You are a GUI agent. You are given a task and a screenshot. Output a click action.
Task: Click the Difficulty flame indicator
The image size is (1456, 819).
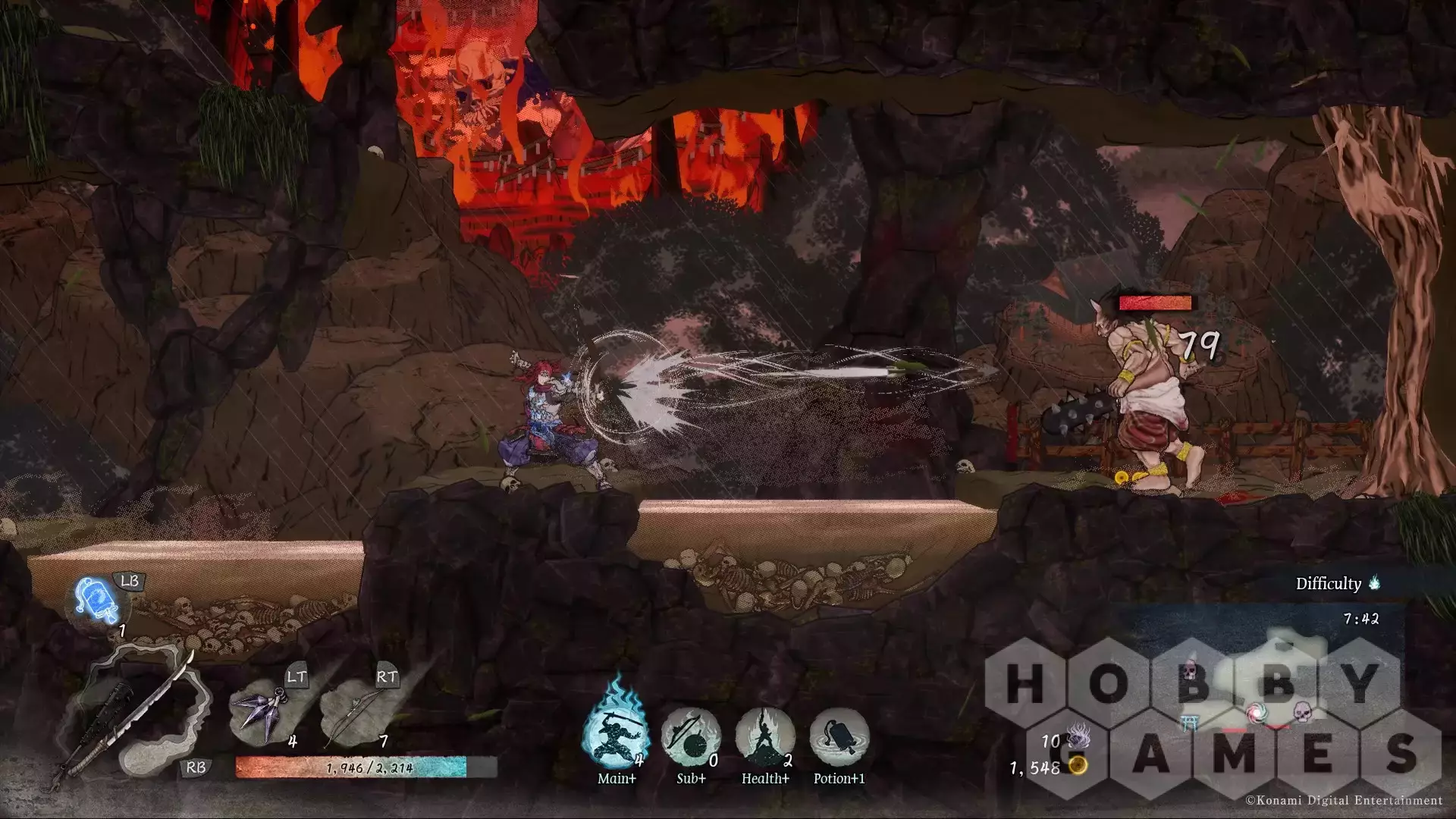coord(1374,583)
